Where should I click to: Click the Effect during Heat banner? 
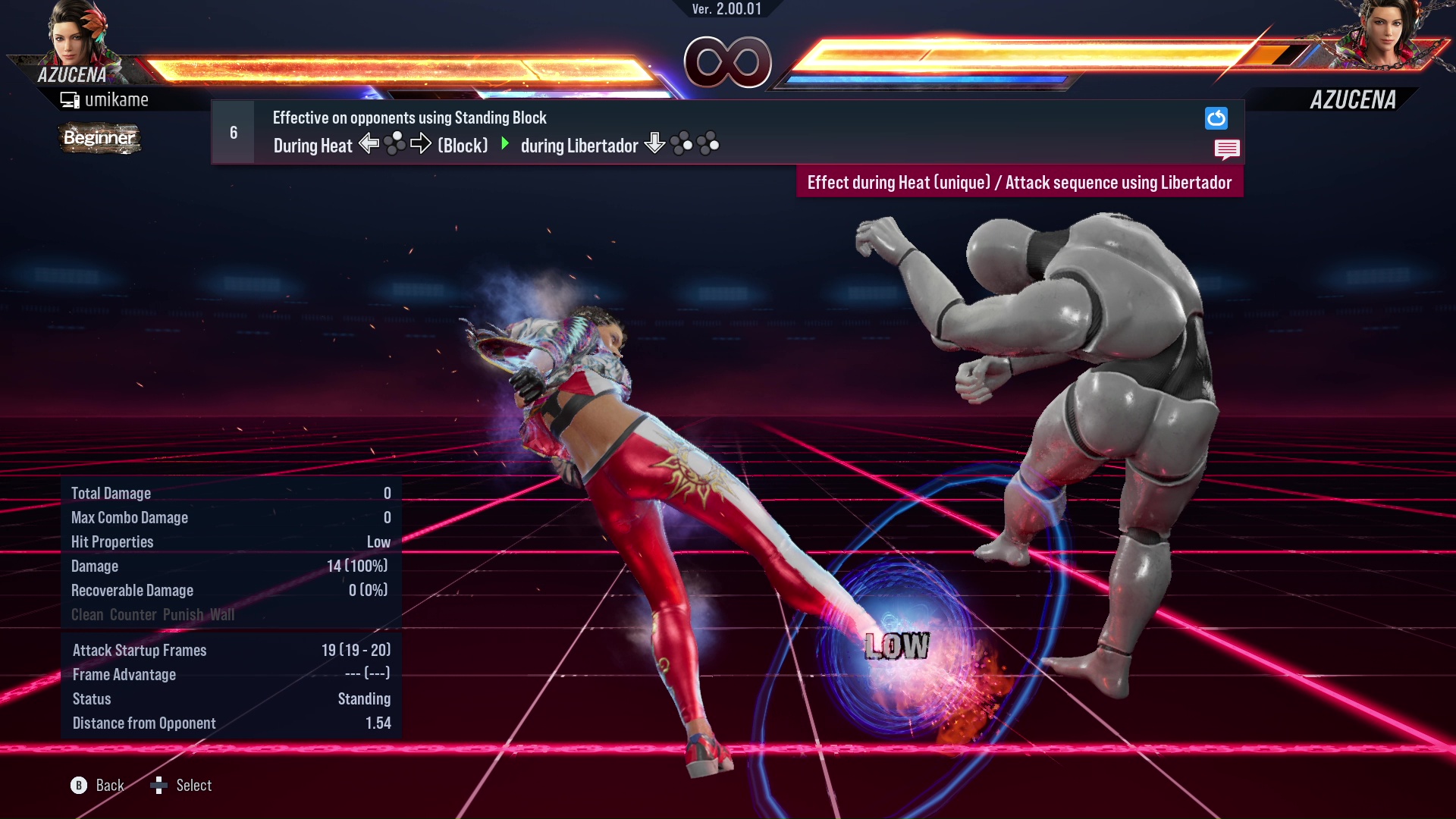(x=1020, y=182)
